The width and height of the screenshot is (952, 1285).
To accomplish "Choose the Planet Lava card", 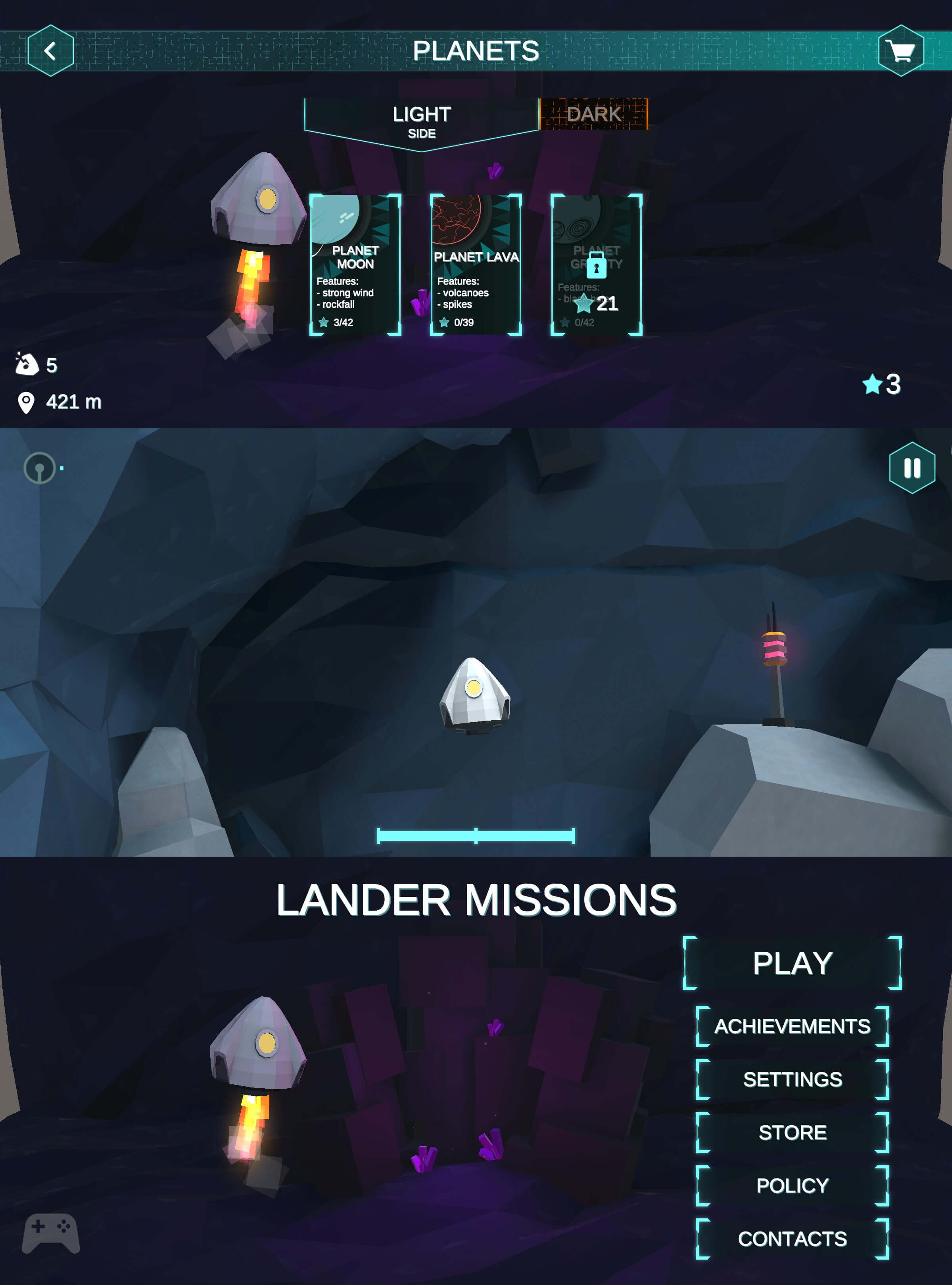I will (x=476, y=265).
